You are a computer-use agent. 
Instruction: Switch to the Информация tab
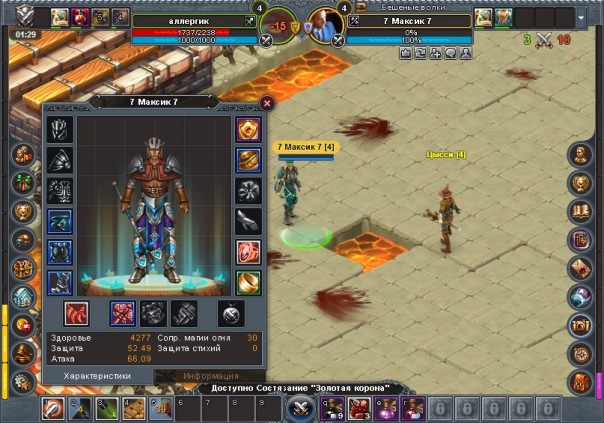[x=211, y=376]
